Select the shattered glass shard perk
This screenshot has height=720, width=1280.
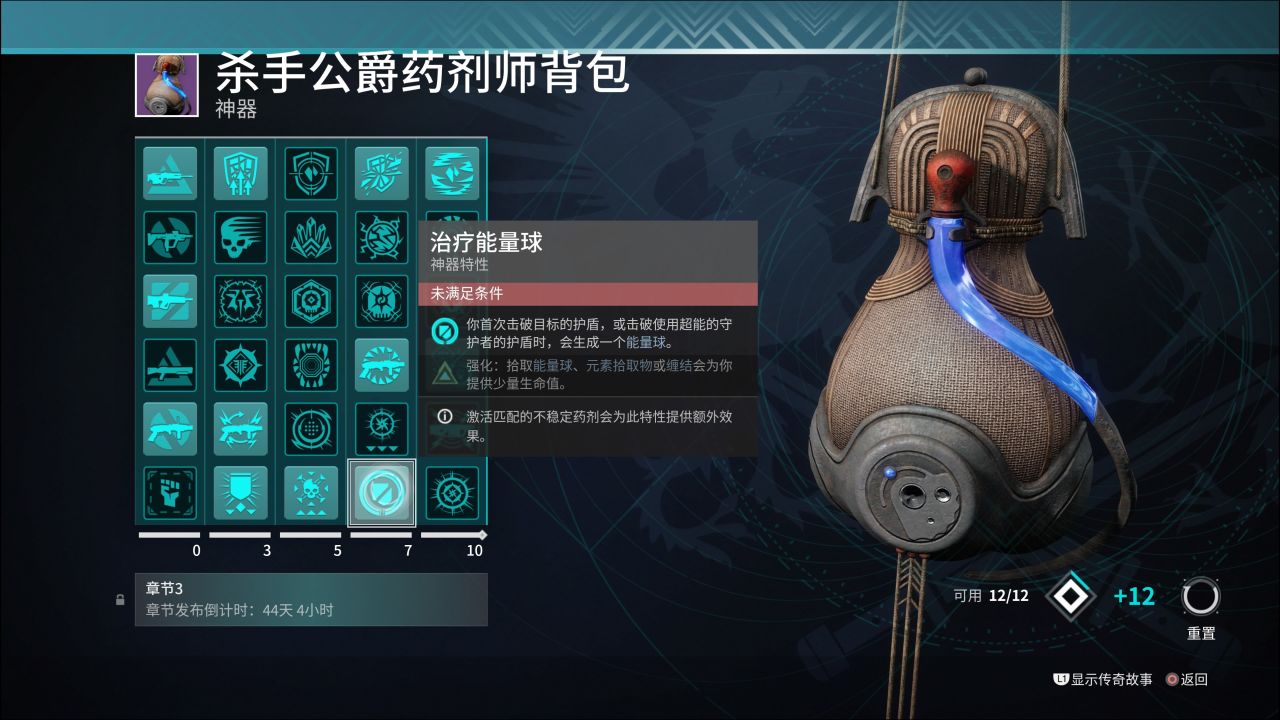coord(381,173)
